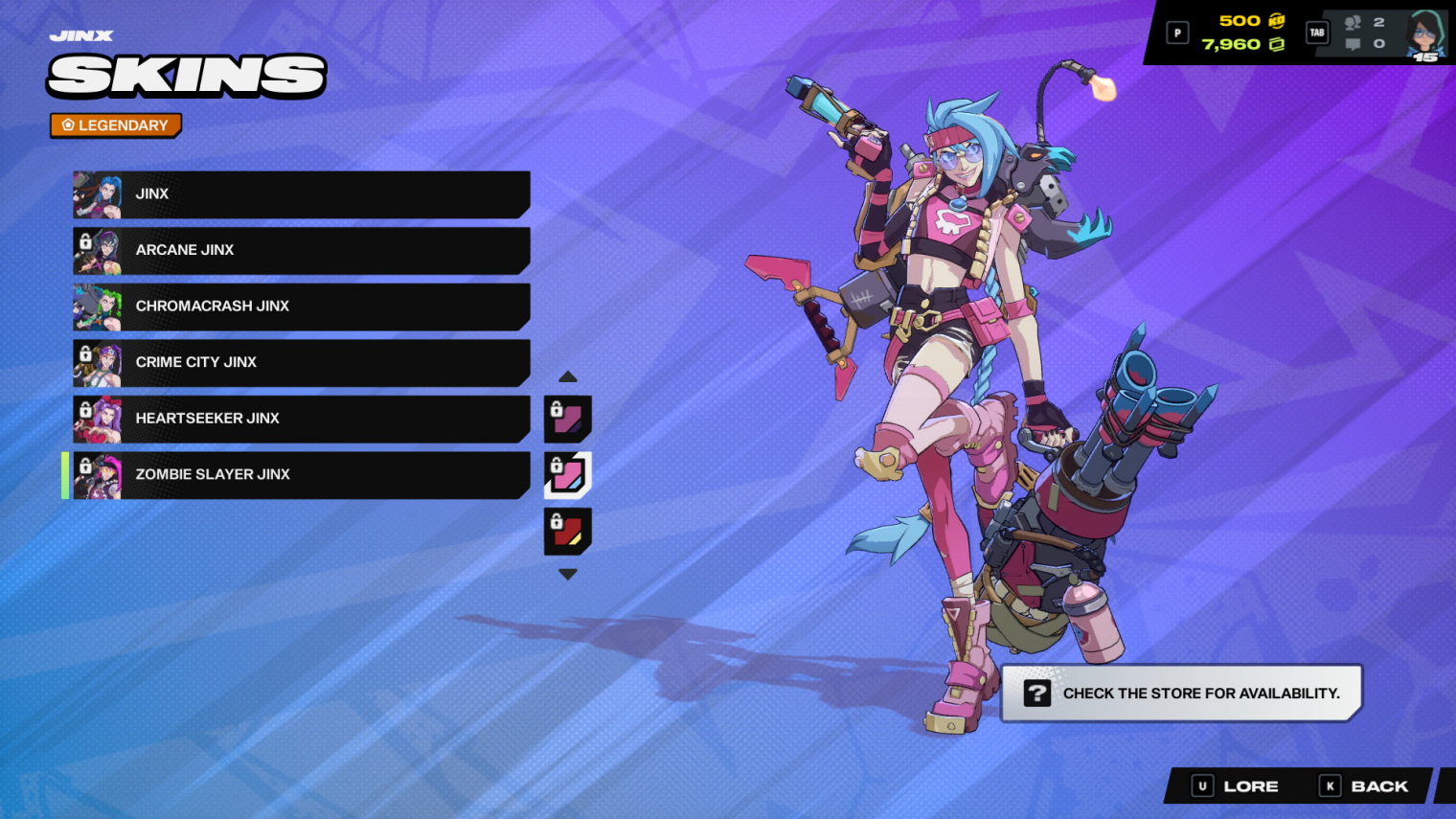Go back with the Back button
Viewport: 1456px width, 819px height.
1365,786
